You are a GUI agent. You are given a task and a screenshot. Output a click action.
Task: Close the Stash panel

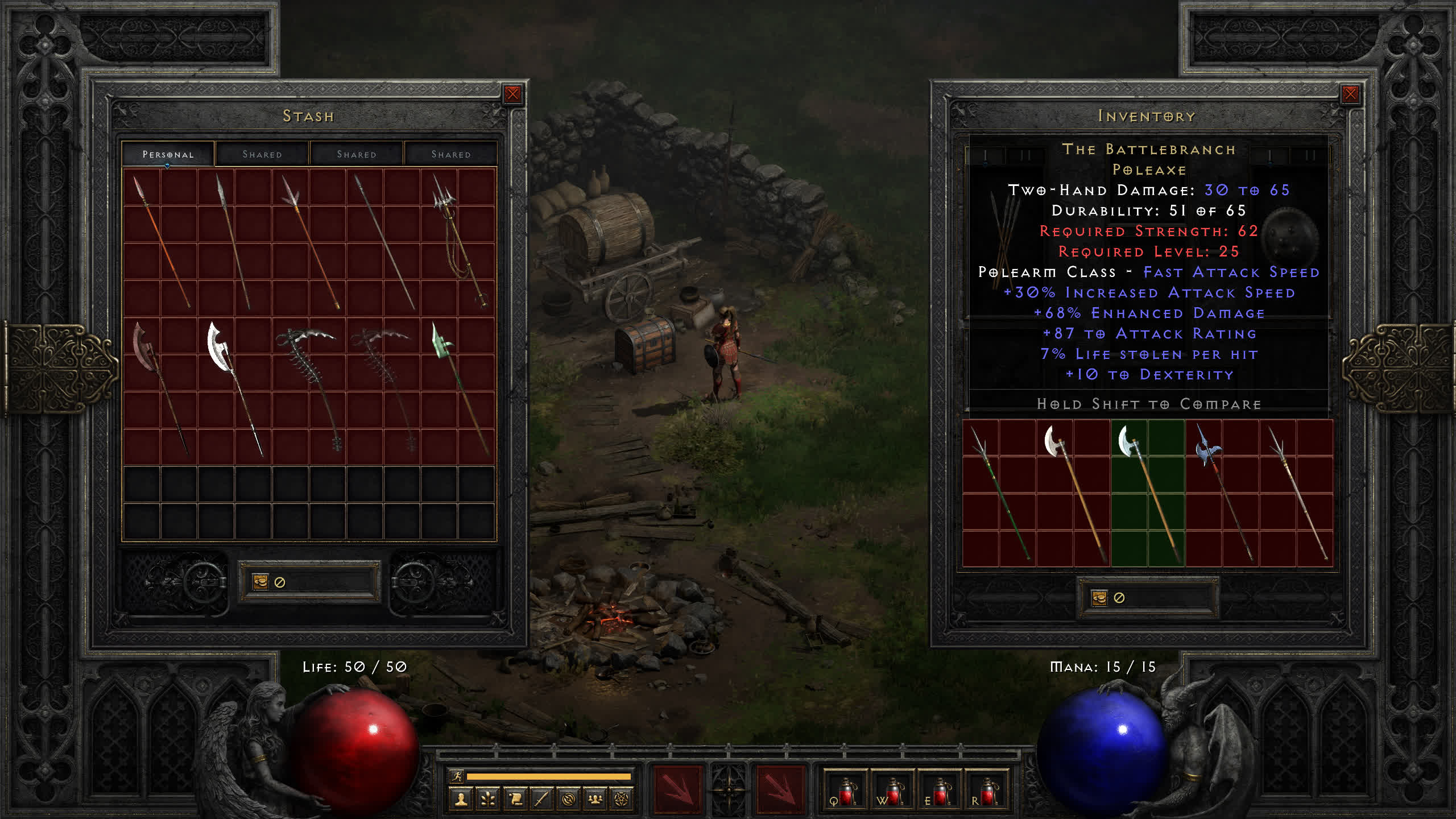tap(512, 94)
